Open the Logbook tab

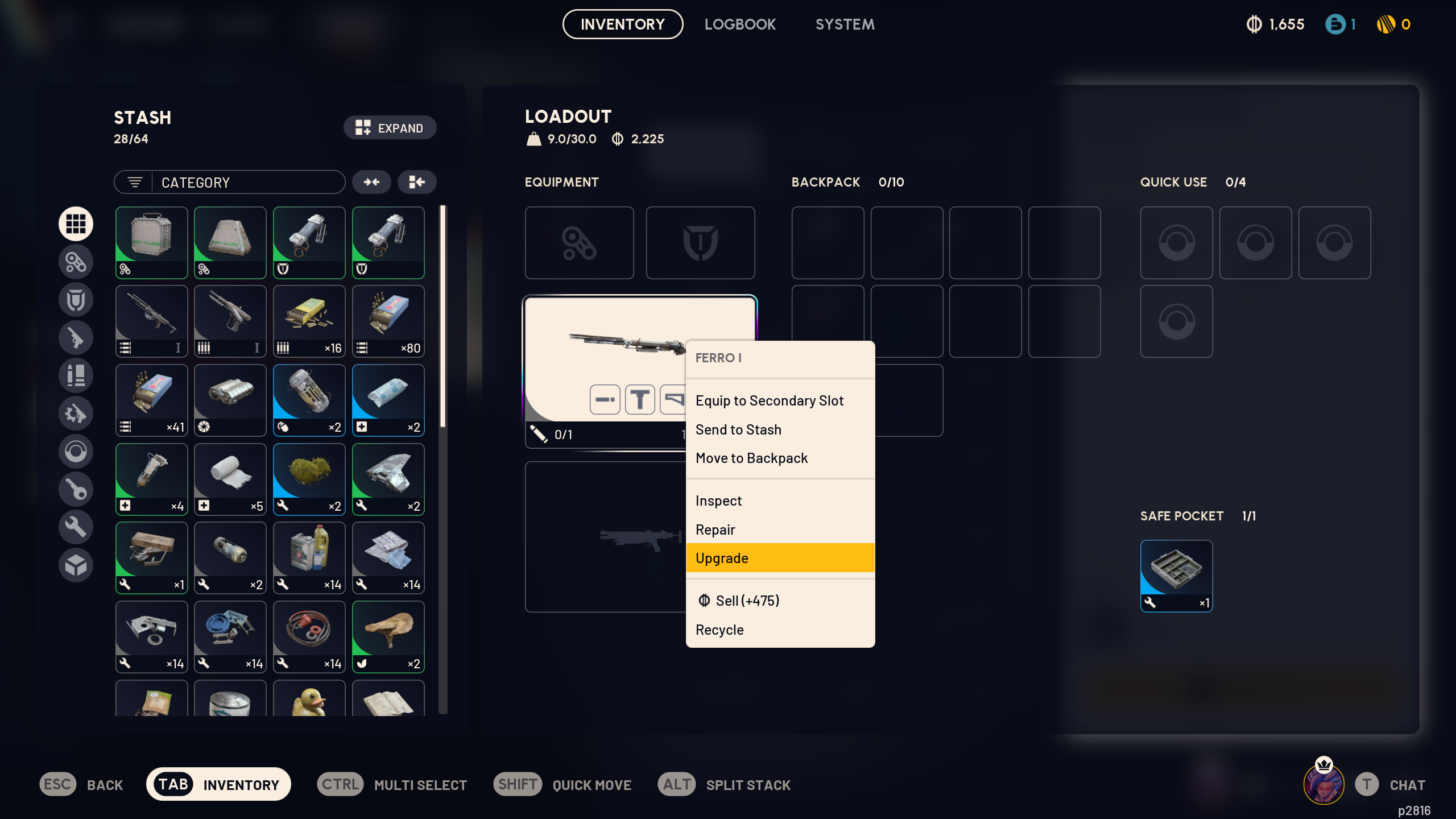click(x=741, y=24)
